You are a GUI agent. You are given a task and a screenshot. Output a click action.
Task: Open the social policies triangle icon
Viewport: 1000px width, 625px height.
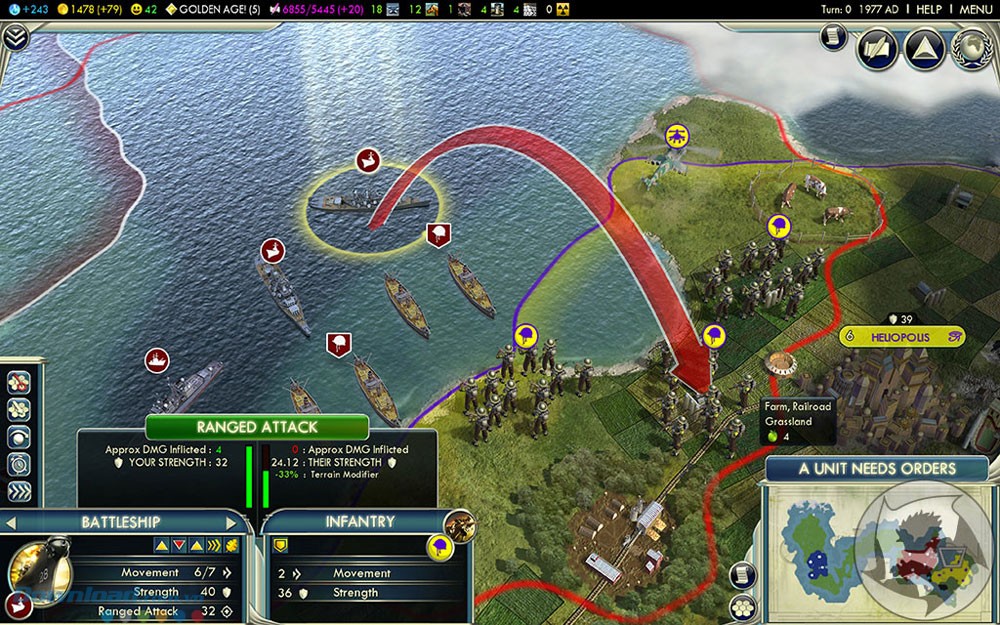924,50
